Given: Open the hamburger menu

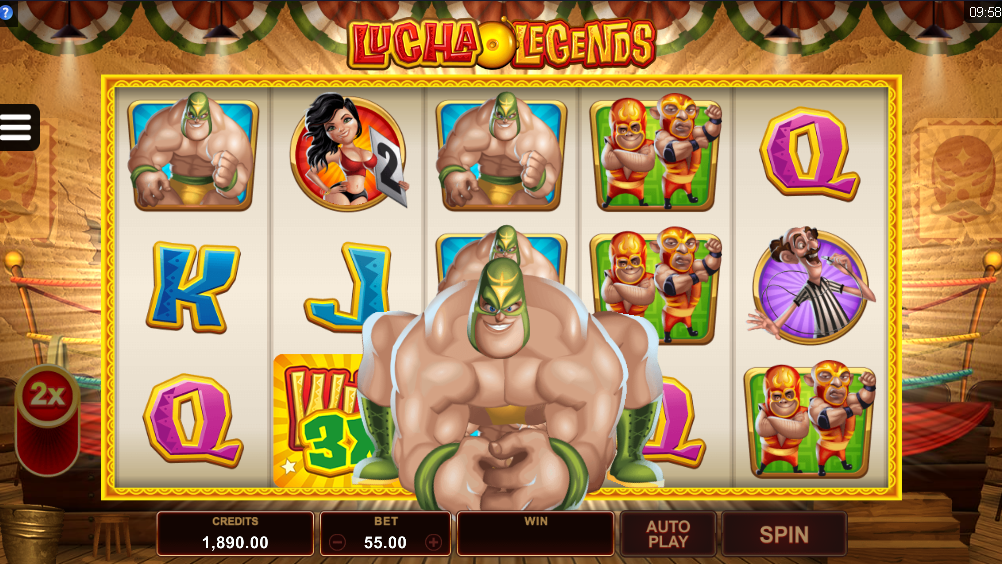Looking at the screenshot, I should click(17, 127).
